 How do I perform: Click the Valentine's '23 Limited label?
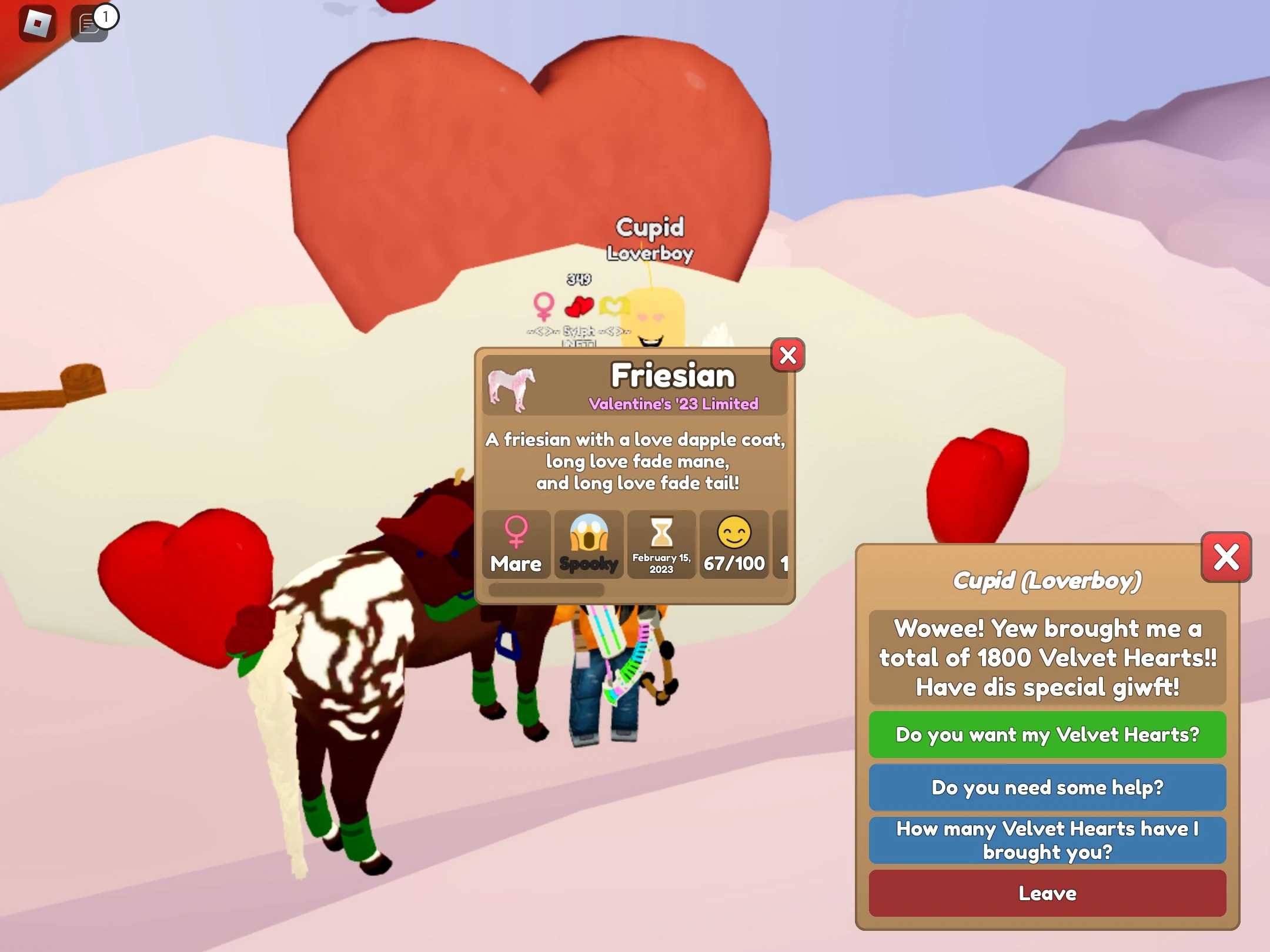click(674, 404)
